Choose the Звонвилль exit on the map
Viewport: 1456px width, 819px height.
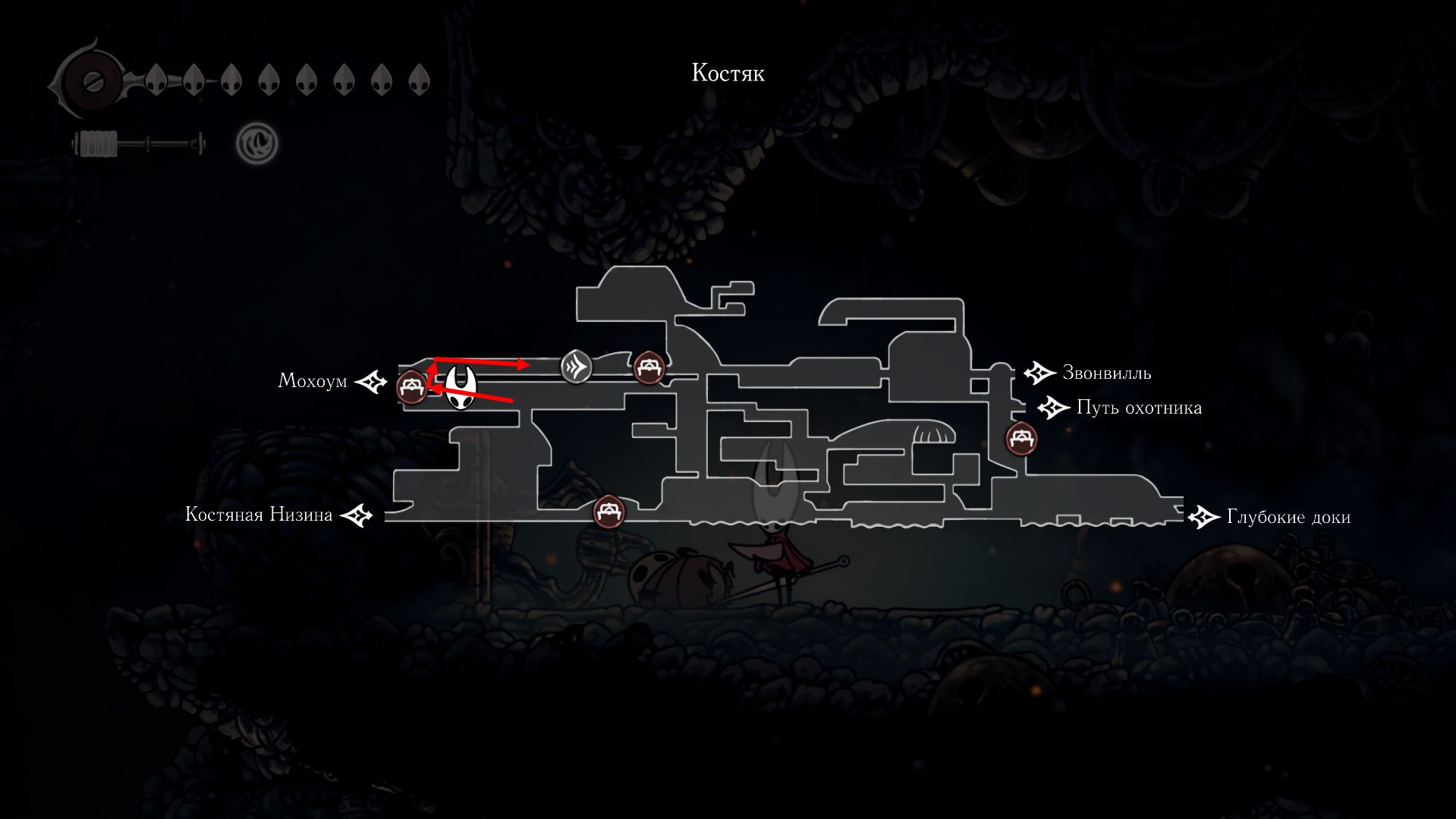[1039, 373]
